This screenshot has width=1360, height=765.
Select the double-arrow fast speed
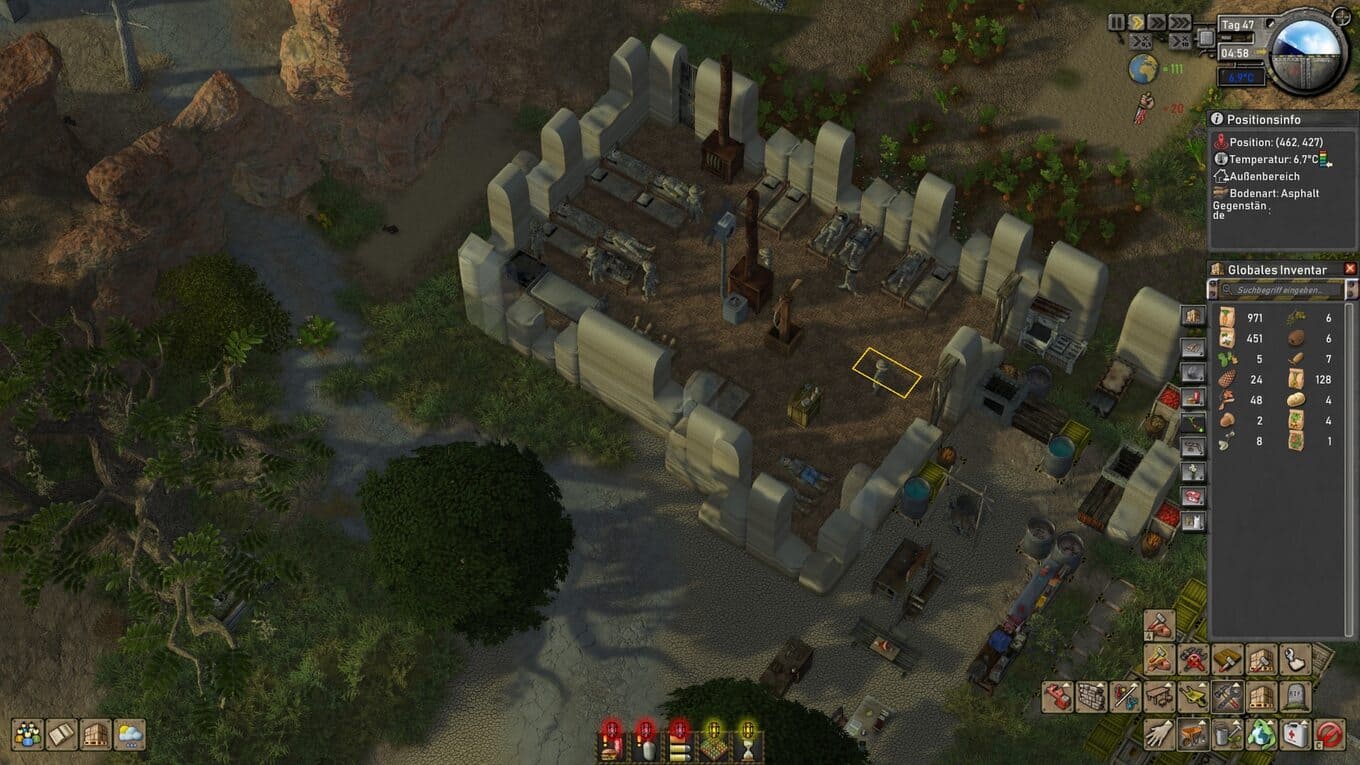tap(1157, 22)
